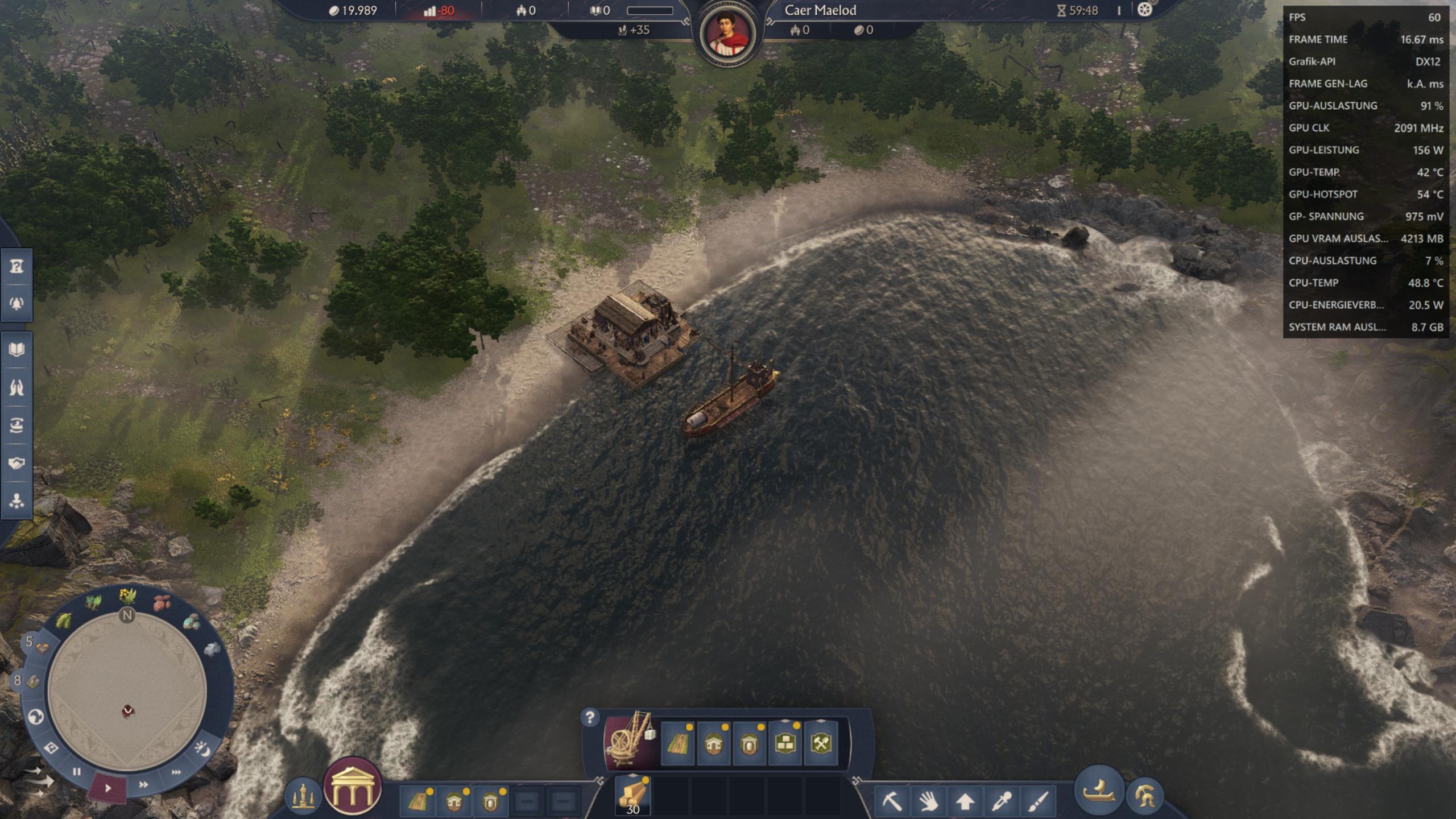Viewport: 1456px width, 819px height.
Task: Activate the pickaxe demolish tool
Action: click(891, 801)
